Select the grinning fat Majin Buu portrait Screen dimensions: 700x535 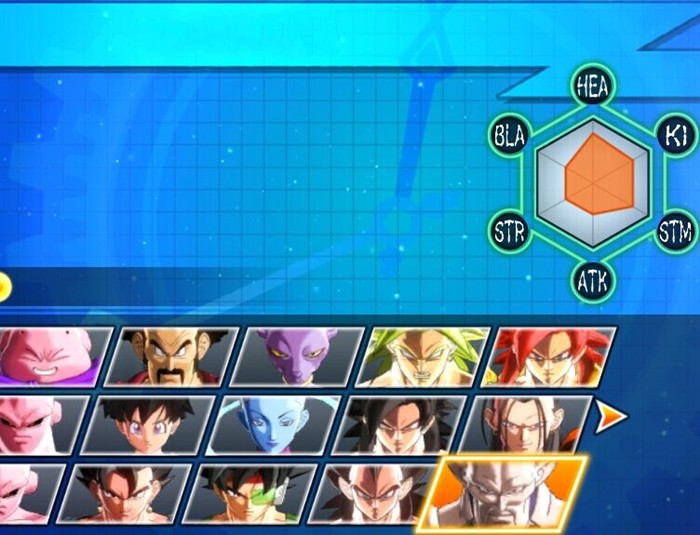pyautogui.click(x=48, y=357)
